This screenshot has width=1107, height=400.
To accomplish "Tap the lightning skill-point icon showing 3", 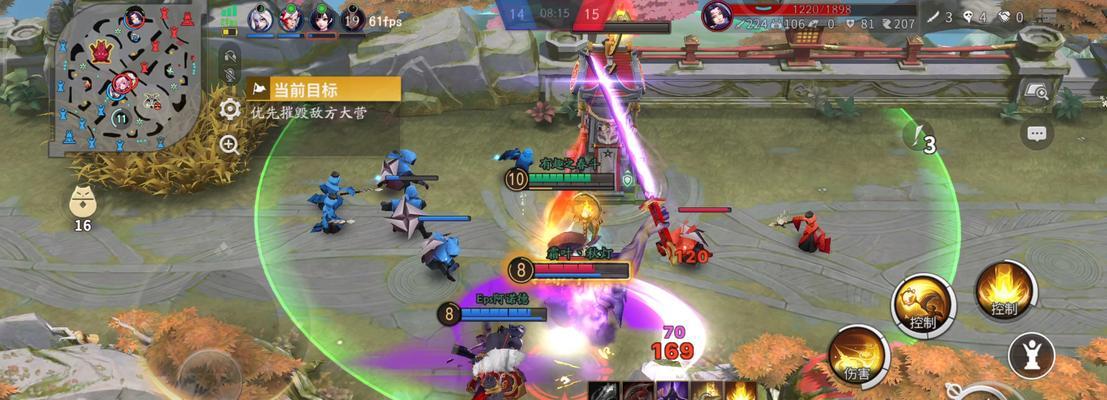I will (x=918, y=137).
